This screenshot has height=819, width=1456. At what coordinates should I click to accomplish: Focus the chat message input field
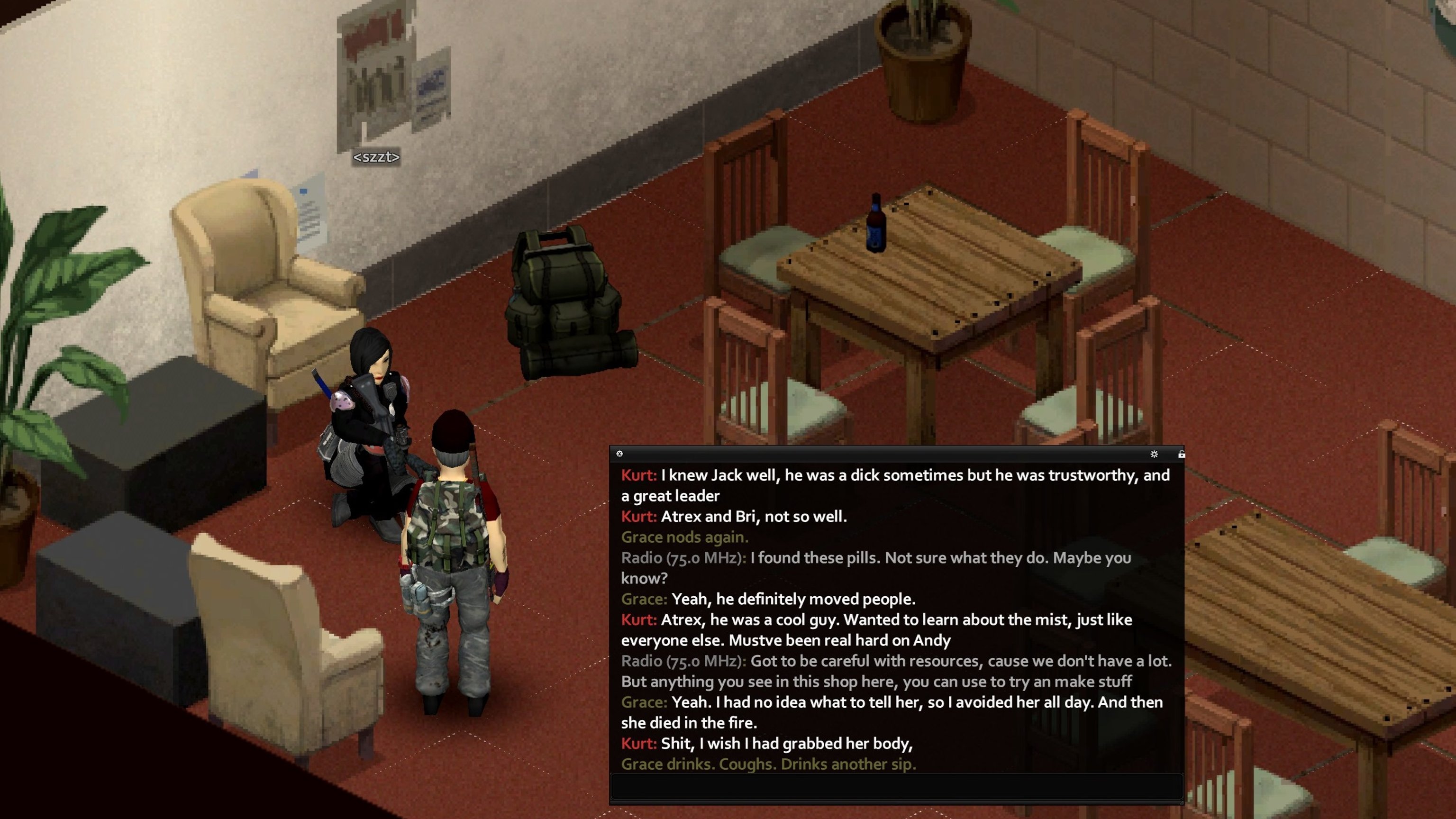(896, 786)
